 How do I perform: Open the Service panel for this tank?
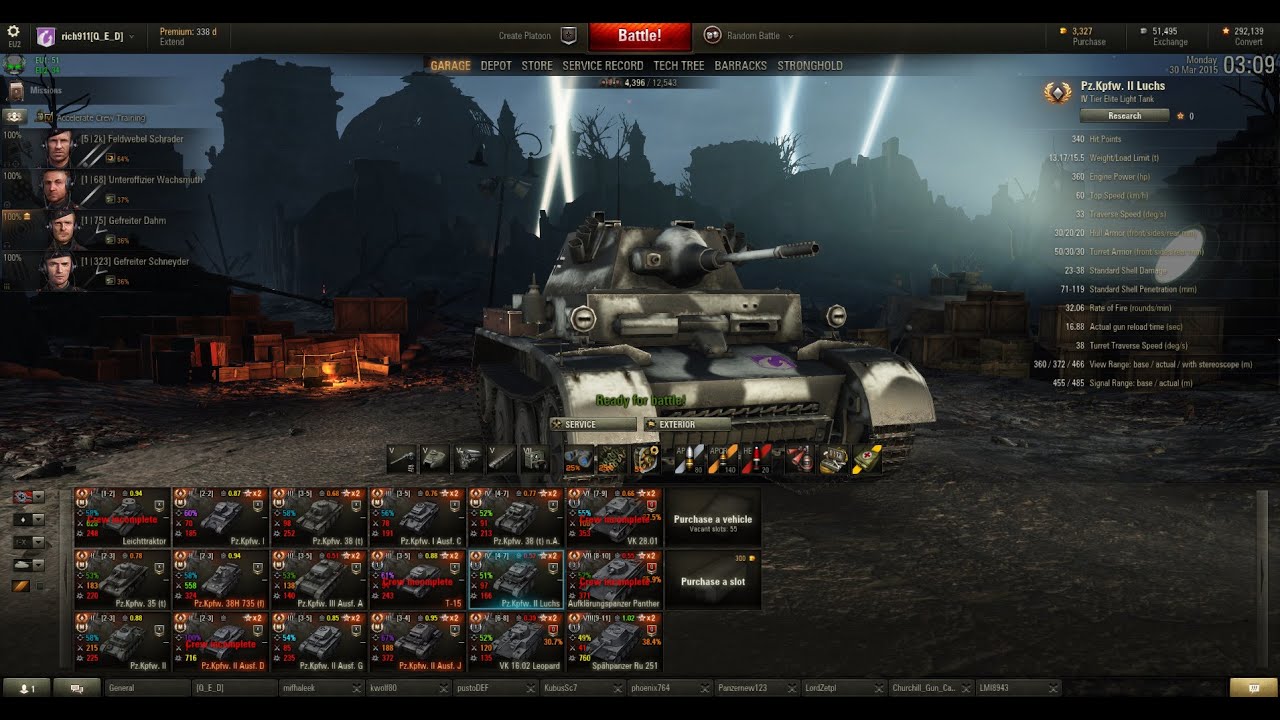pos(592,425)
